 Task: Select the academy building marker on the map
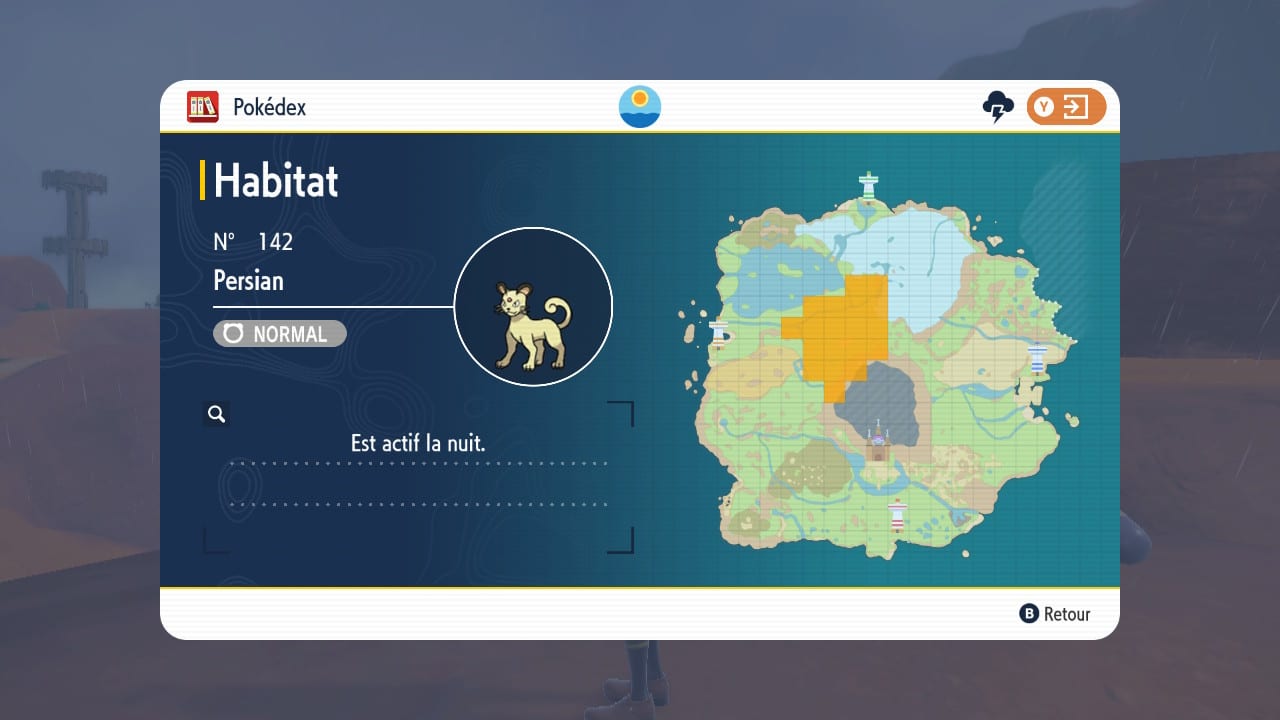point(879,442)
